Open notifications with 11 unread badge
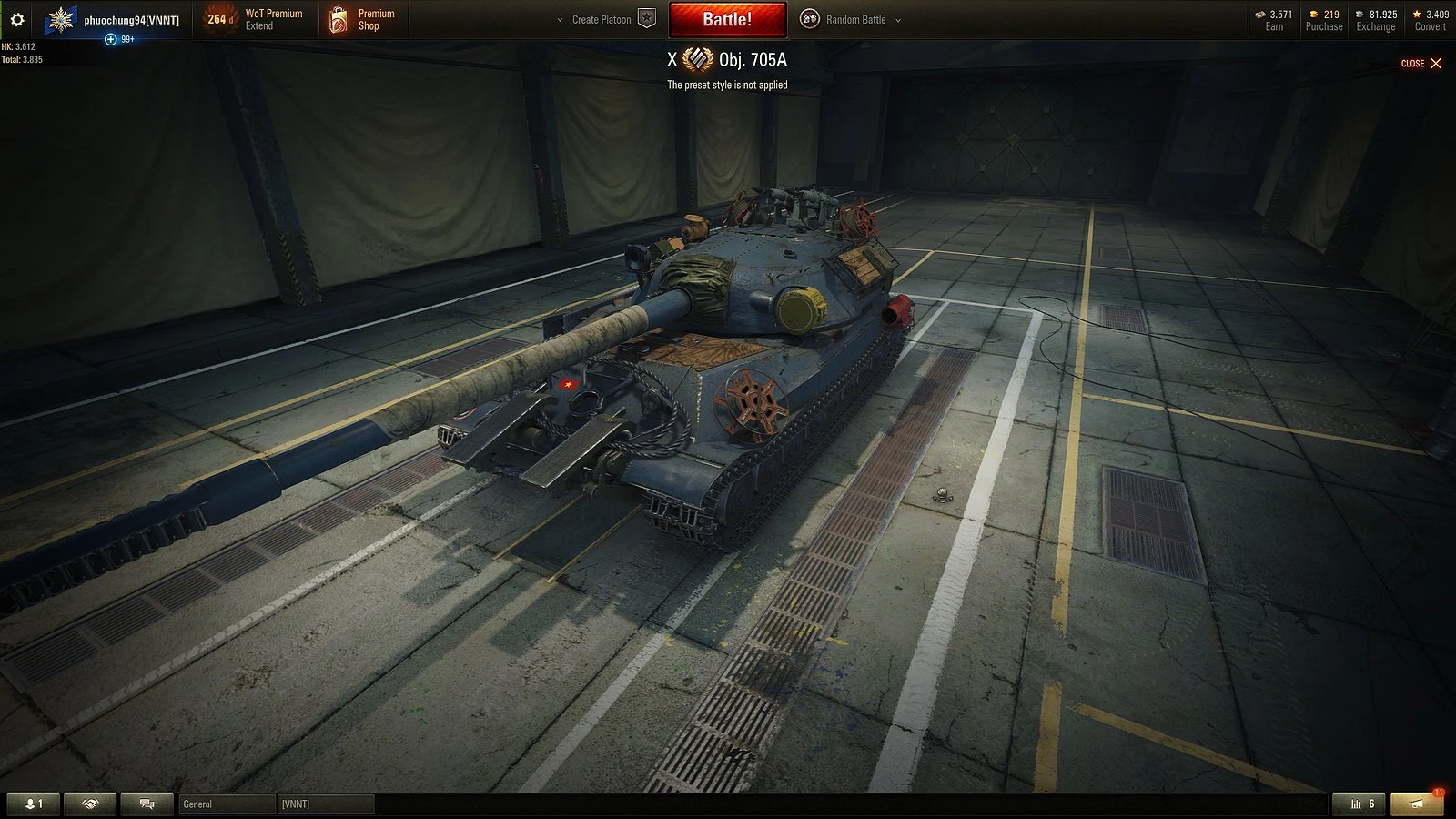 point(1416,804)
